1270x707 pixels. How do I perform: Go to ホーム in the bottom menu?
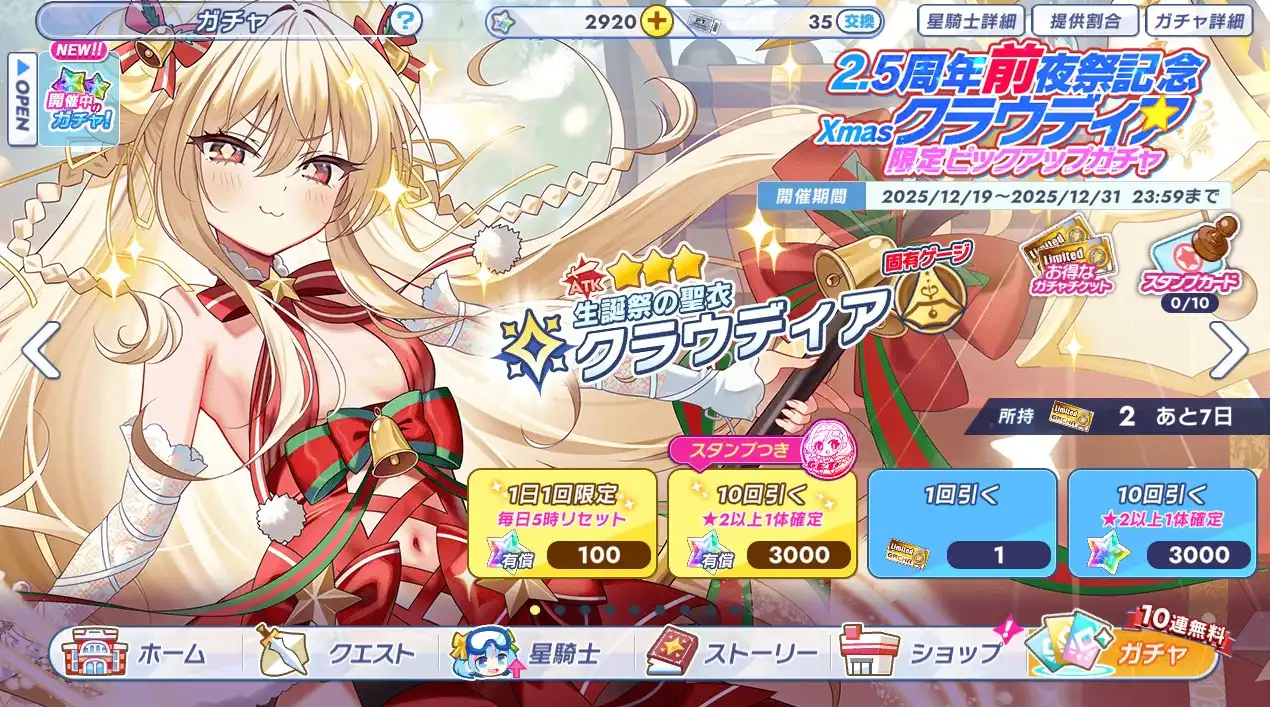[x=140, y=654]
